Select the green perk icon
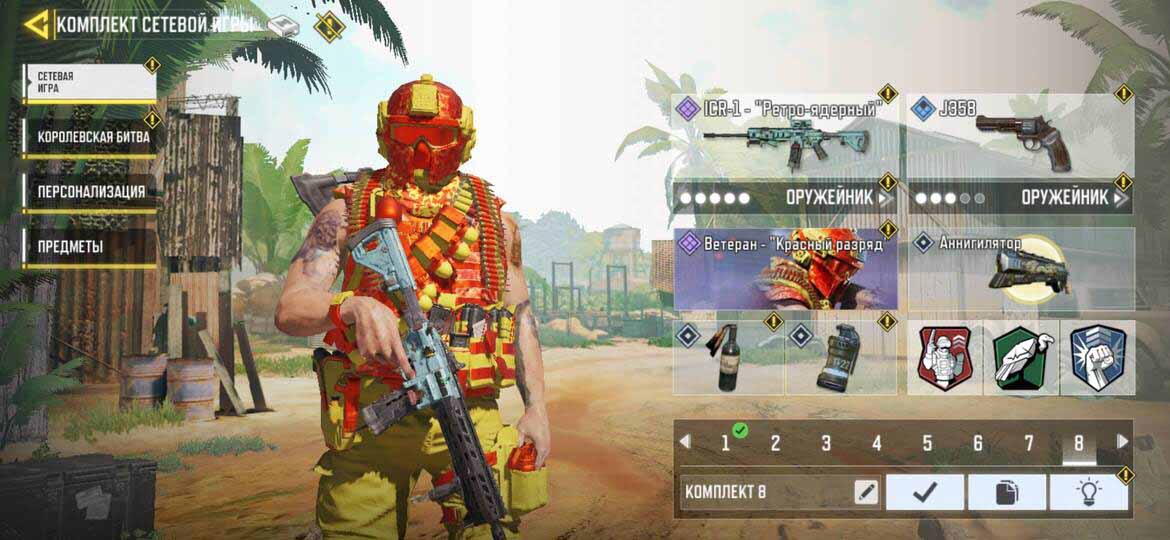Image resolution: width=1170 pixels, height=540 pixels. 1021,358
